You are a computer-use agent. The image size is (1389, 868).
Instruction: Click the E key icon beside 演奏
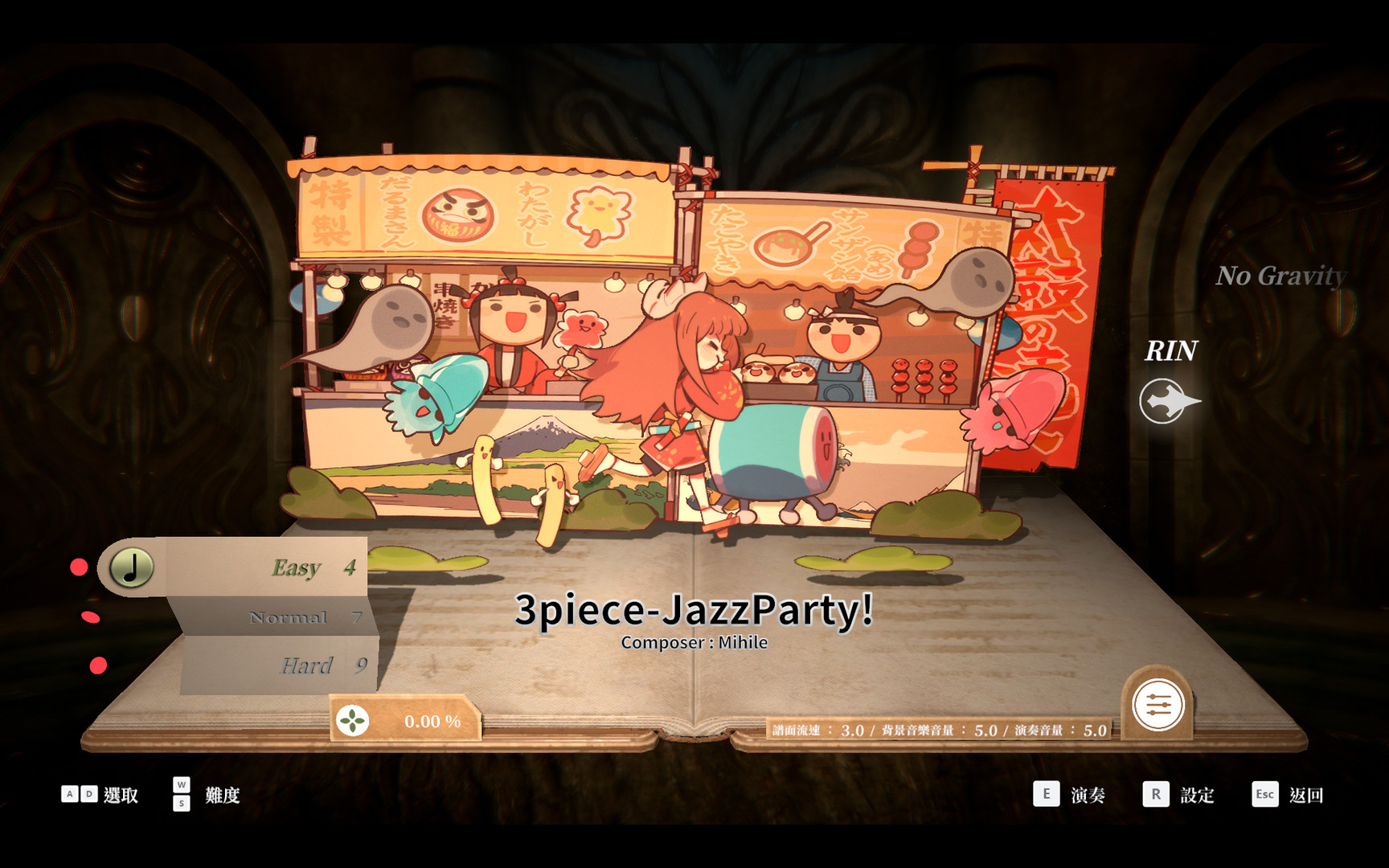[x=1046, y=794]
